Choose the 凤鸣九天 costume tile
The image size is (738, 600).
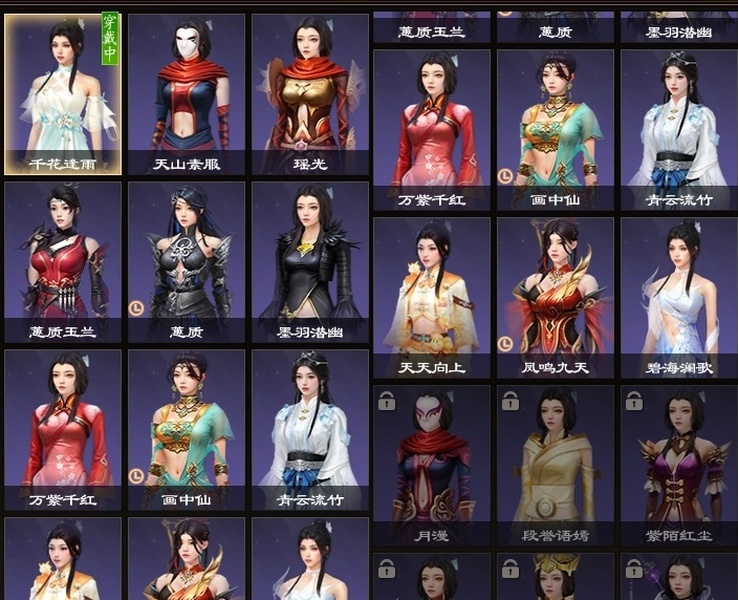coord(555,297)
